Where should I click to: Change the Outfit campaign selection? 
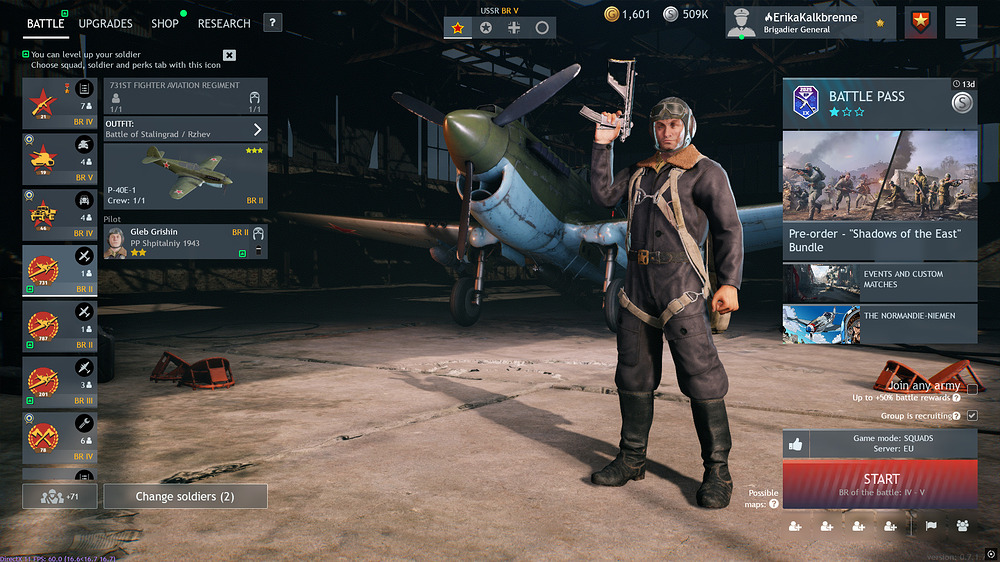(185, 129)
